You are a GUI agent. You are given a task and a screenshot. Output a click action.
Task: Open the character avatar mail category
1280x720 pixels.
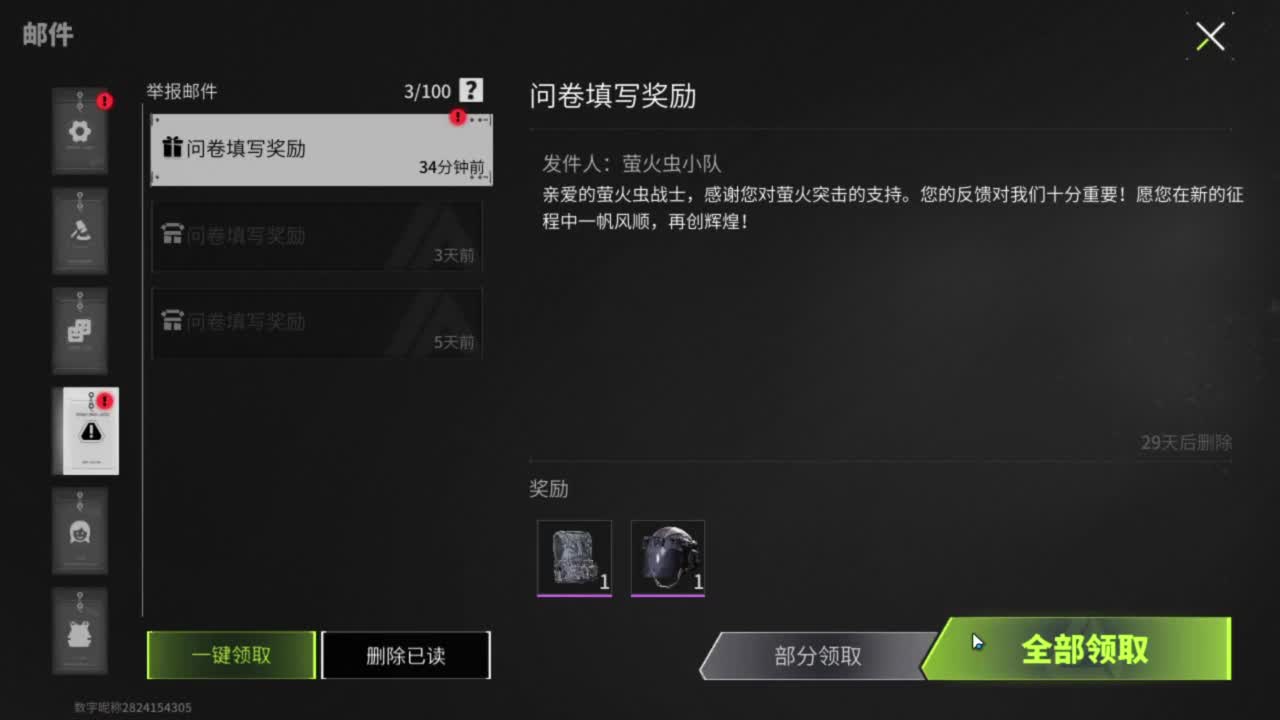[80, 531]
